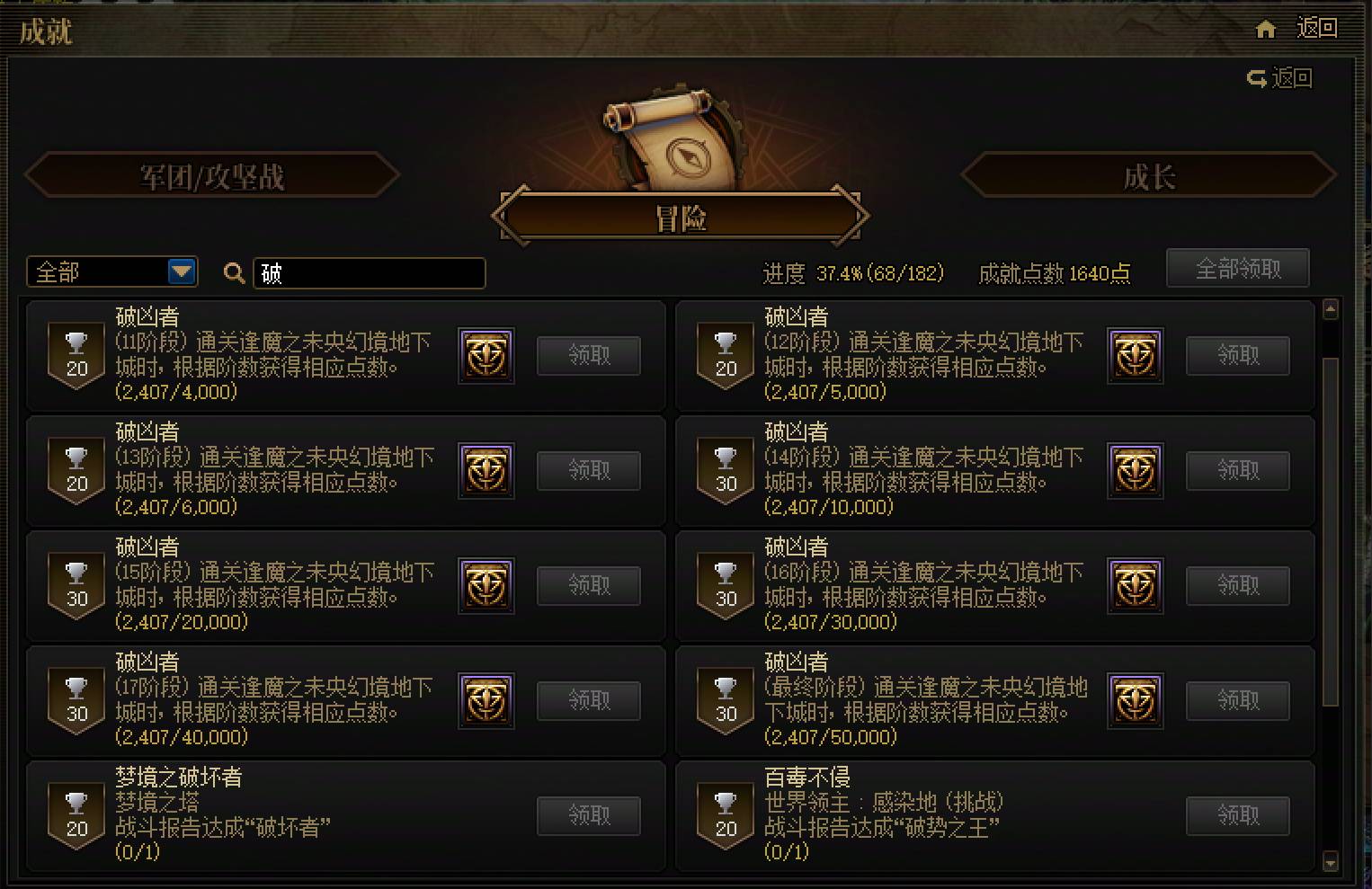Claim the 领取 reward for 梦境之破坏者
Screen dimensions: 1372x889
589,815
